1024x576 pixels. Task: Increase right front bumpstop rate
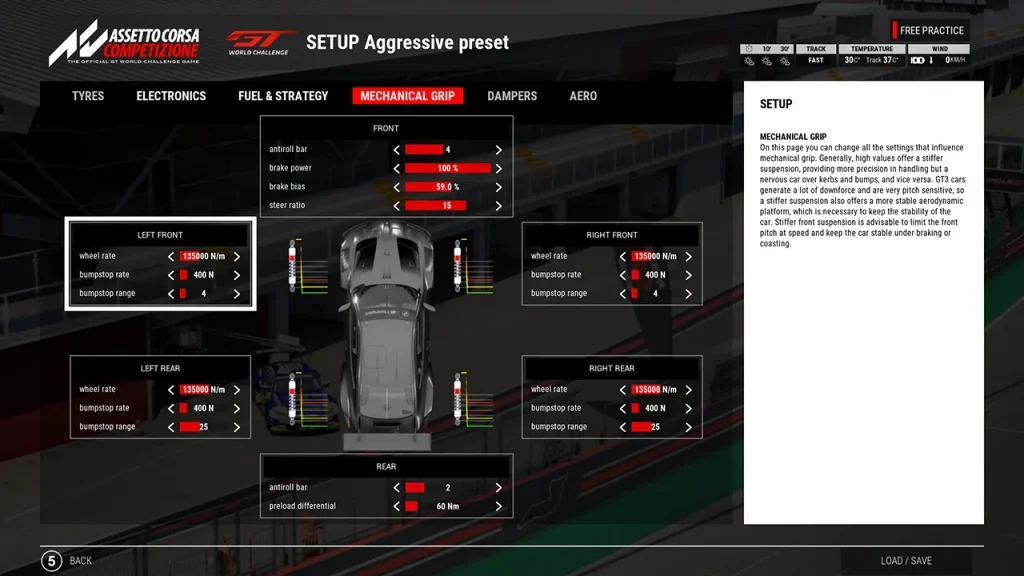(x=688, y=275)
